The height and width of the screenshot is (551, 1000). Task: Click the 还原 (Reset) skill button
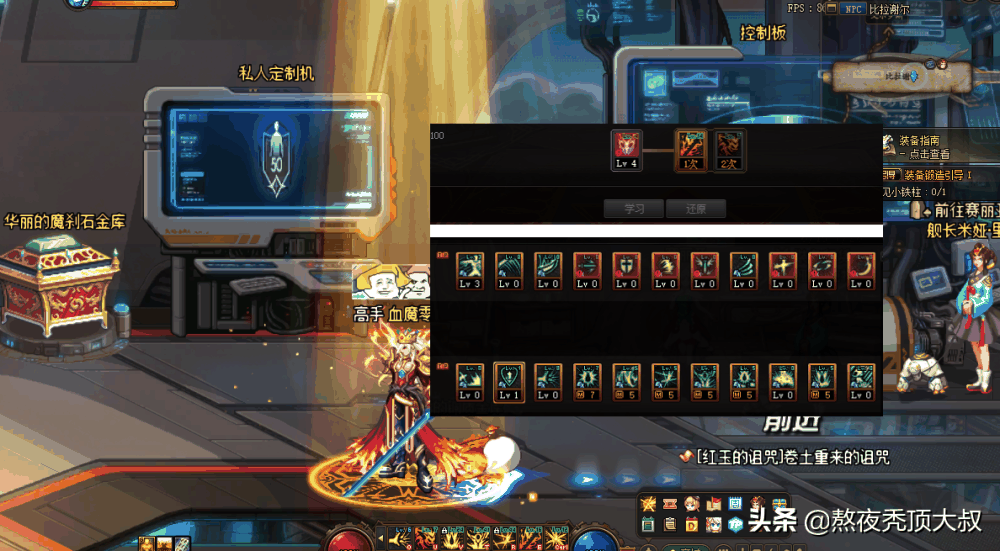(696, 209)
